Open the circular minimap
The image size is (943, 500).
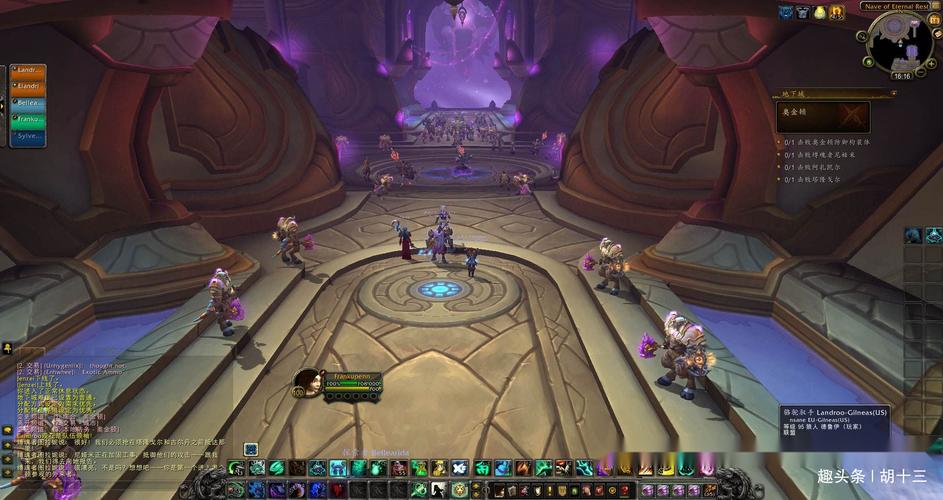point(899,43)
